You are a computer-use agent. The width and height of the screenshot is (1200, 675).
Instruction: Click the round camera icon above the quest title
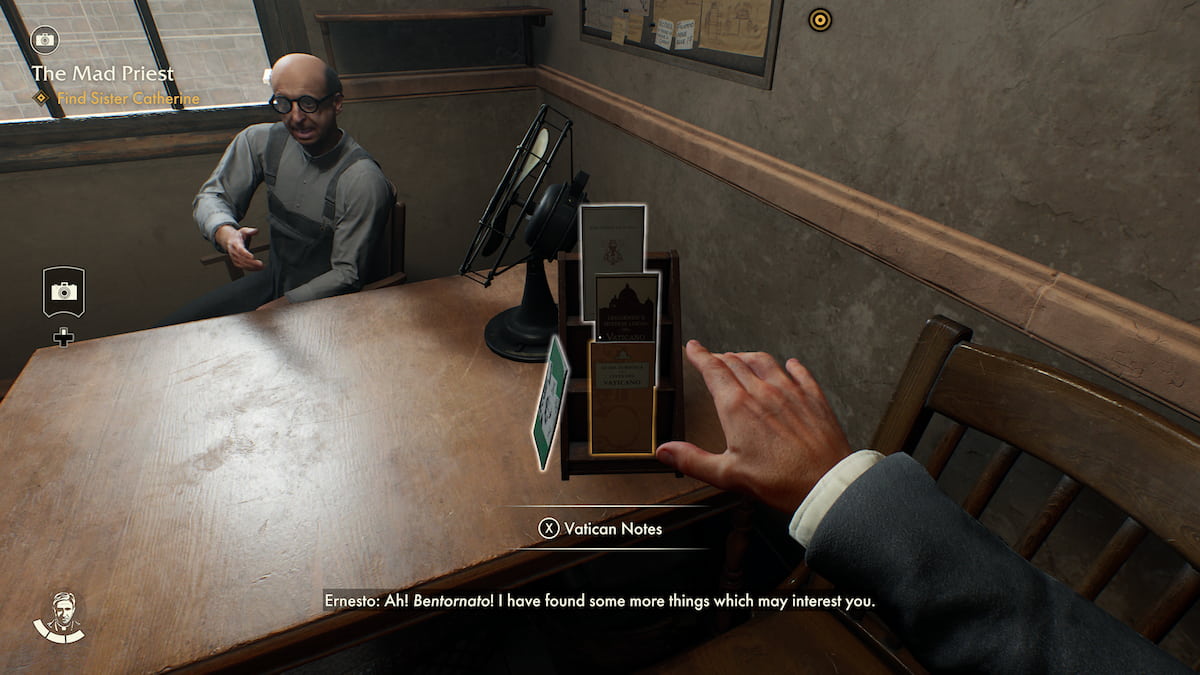[x=45, y=40]
